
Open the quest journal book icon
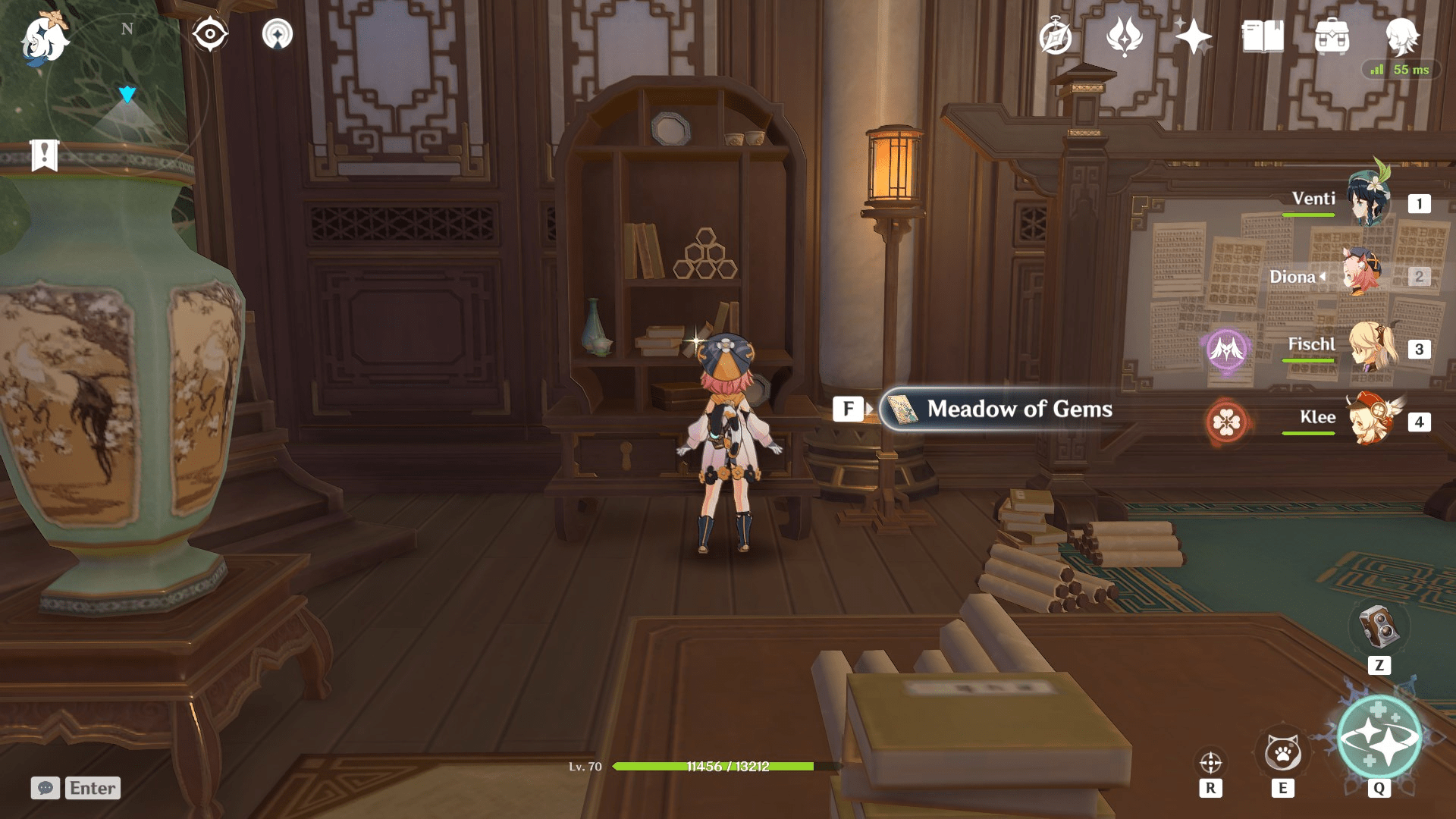1262,35
